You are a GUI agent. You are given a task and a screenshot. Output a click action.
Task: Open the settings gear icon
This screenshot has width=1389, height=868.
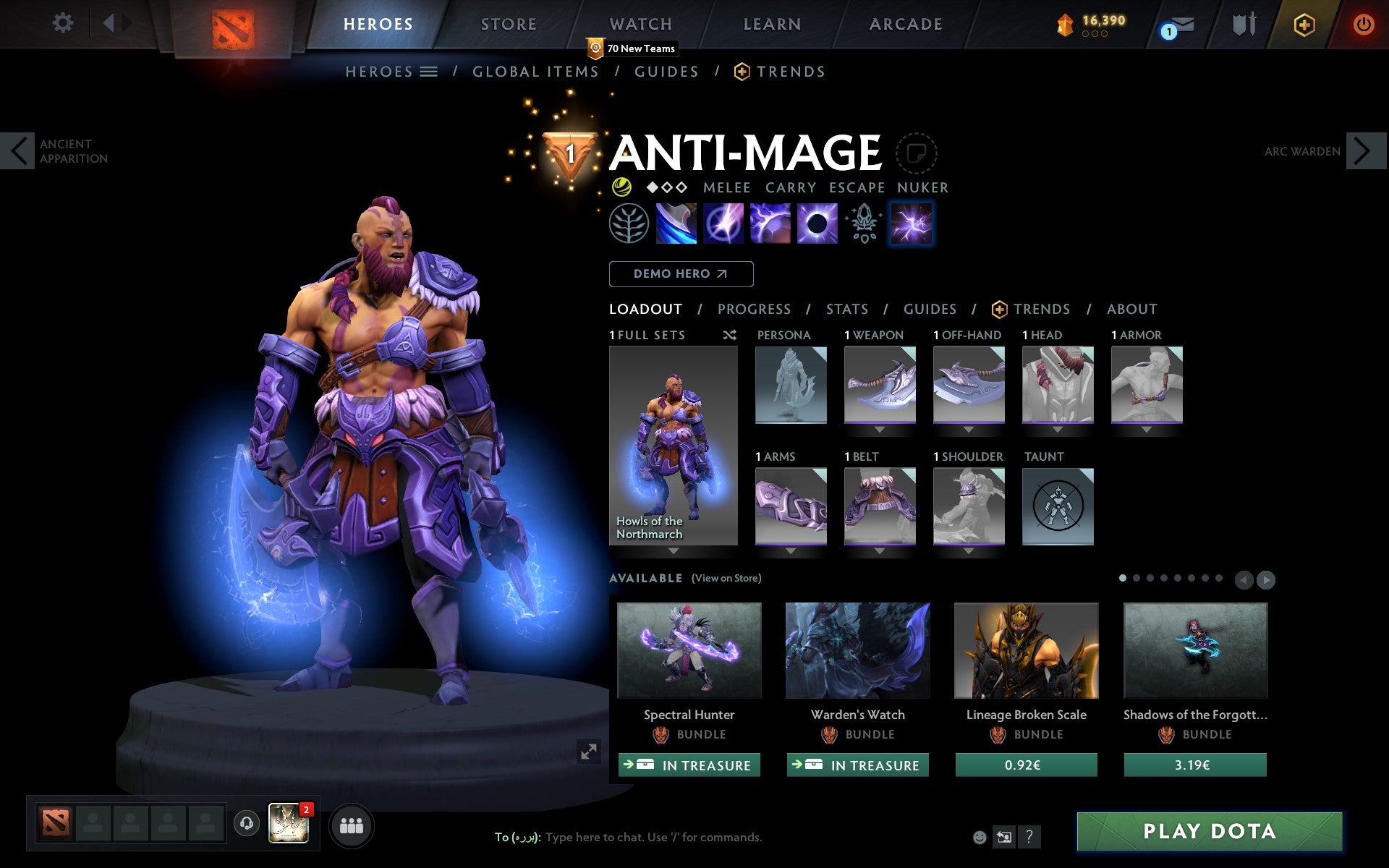point(64,23)
